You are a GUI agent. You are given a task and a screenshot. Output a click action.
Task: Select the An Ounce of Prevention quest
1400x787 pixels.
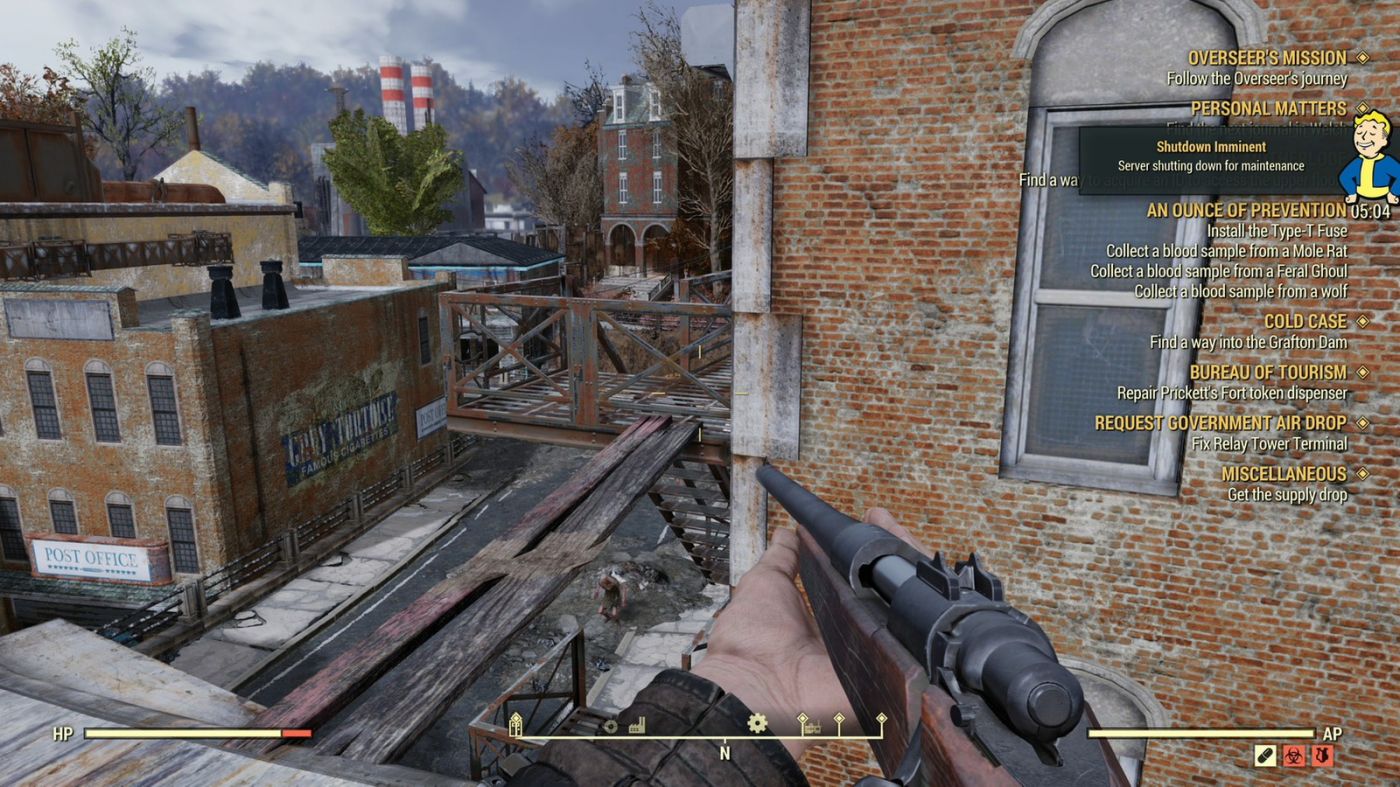click(x=1246, y=210)
